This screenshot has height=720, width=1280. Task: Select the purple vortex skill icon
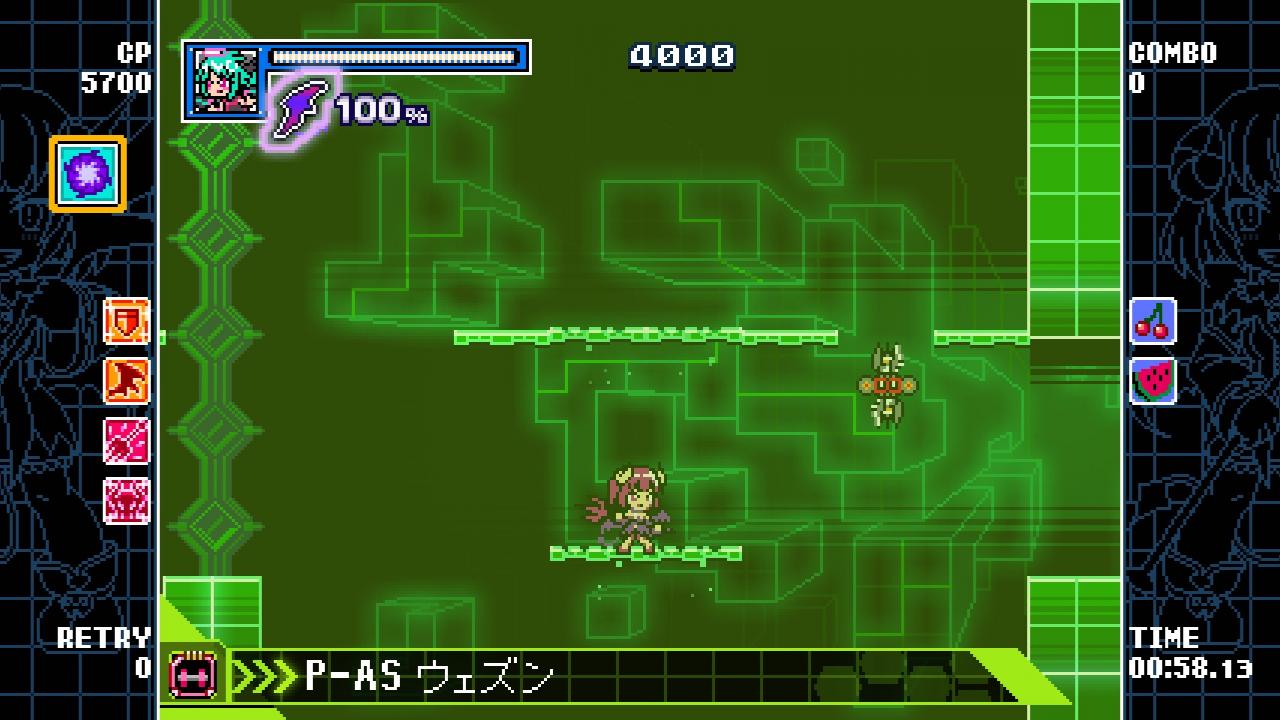(x=88, y=174)
